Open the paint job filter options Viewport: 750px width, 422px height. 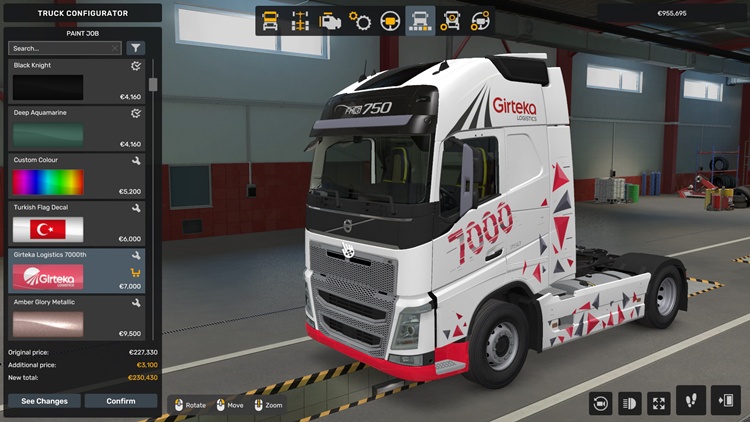click(x=136, y=48)
